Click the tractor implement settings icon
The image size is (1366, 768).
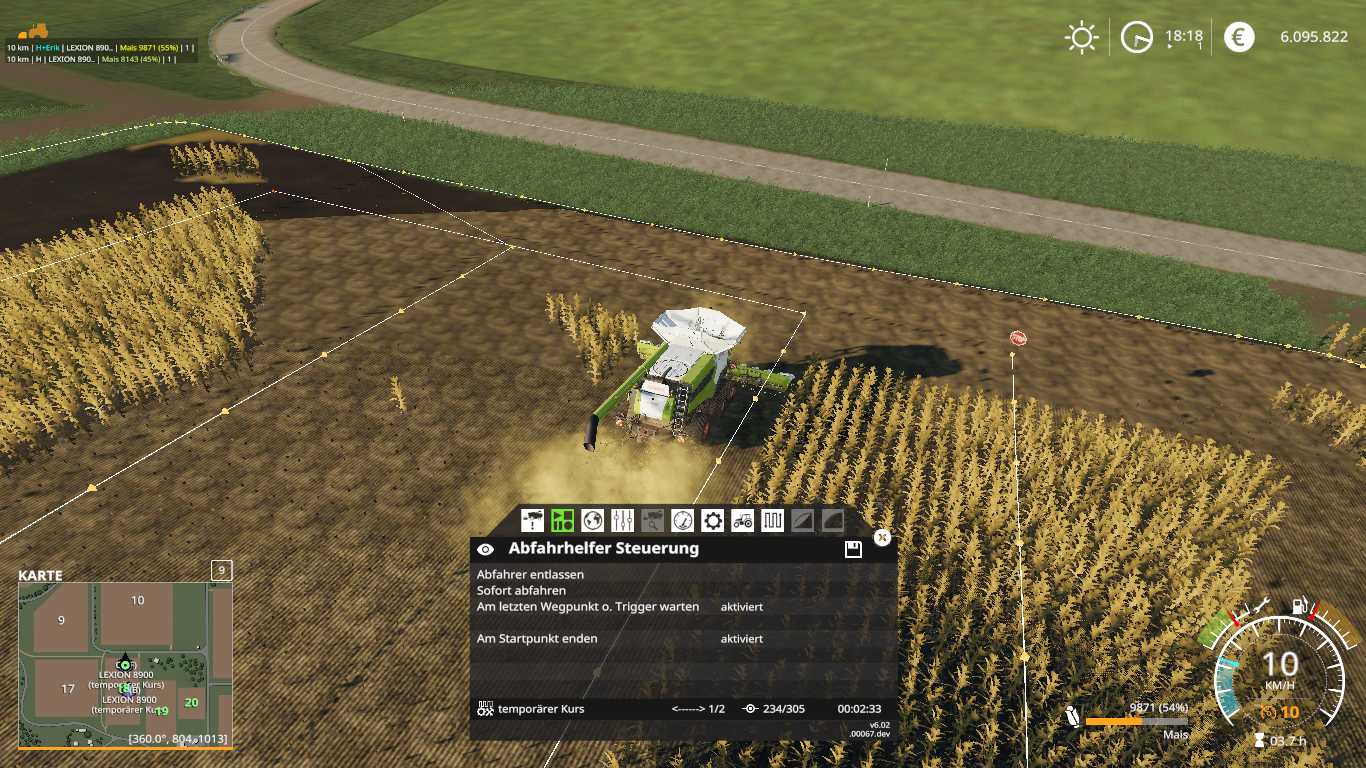click(x=743, y=520)
